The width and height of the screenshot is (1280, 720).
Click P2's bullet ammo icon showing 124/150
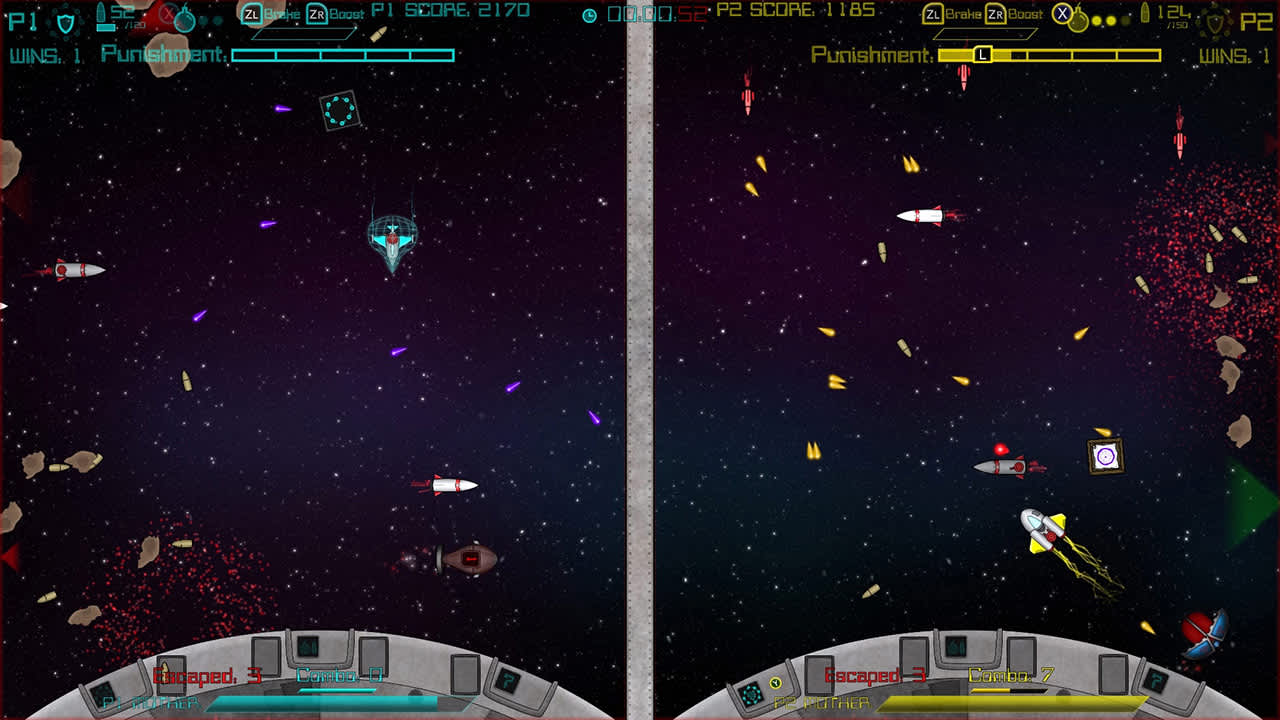click(x=1145, y=13)
